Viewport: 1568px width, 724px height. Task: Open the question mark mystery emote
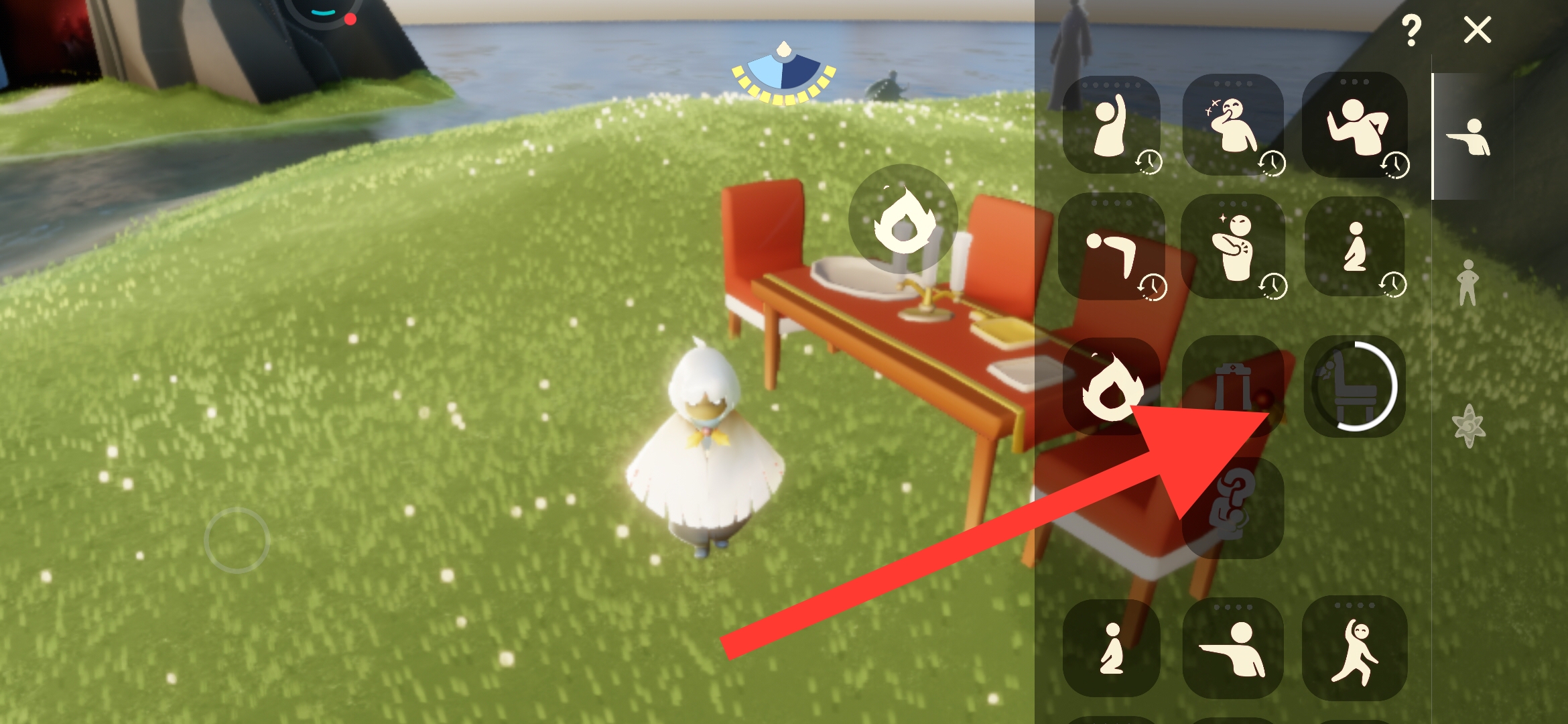tap(1233, 507)
